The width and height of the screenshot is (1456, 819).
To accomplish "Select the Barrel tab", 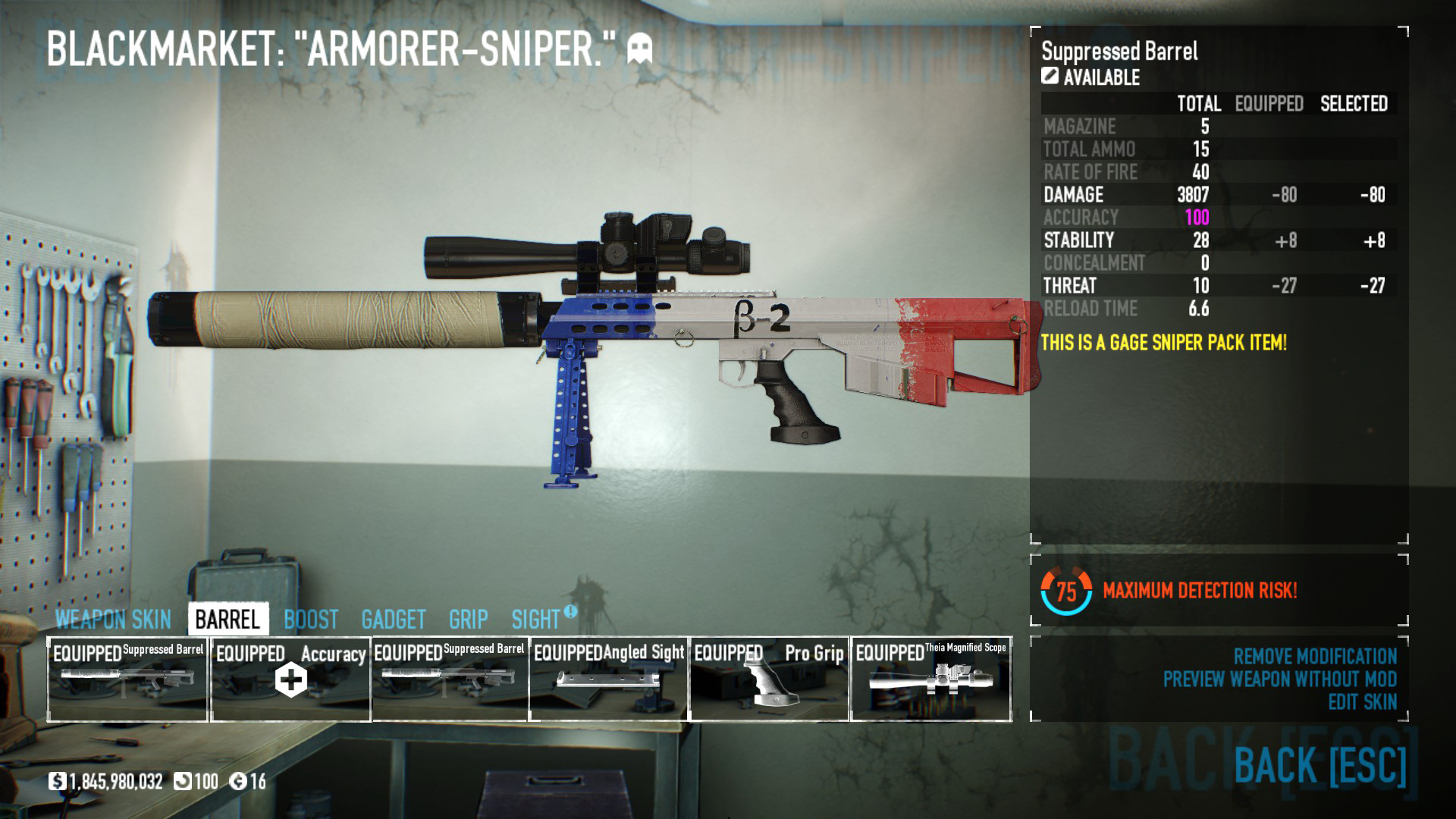I will pos(227,620).
